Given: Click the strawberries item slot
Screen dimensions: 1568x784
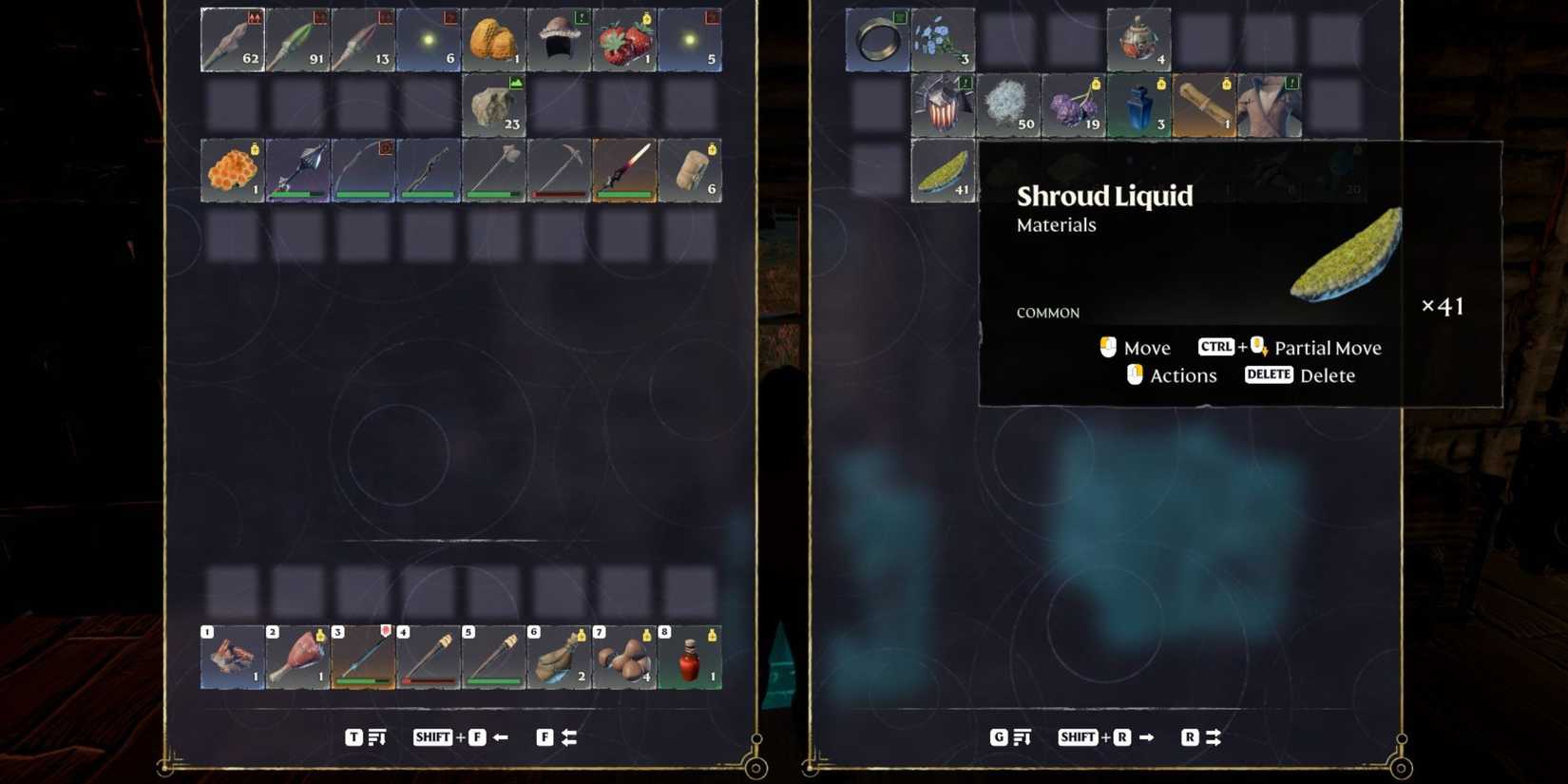Looking at the screenshot, I should pyautogui.click(x=624, y=38).
